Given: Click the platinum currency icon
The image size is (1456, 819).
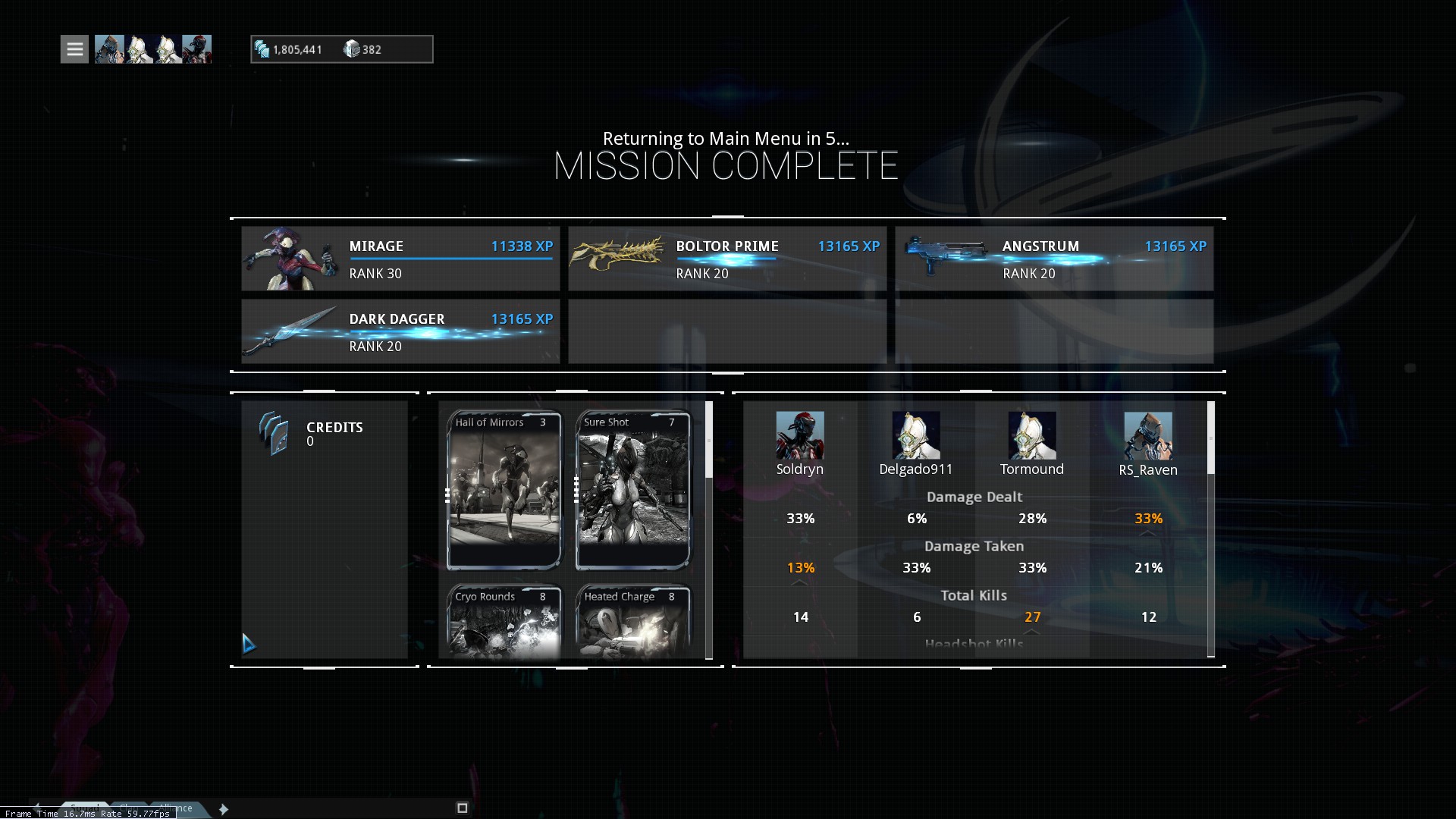Looking at the screenshot, I should click(351, 49).
